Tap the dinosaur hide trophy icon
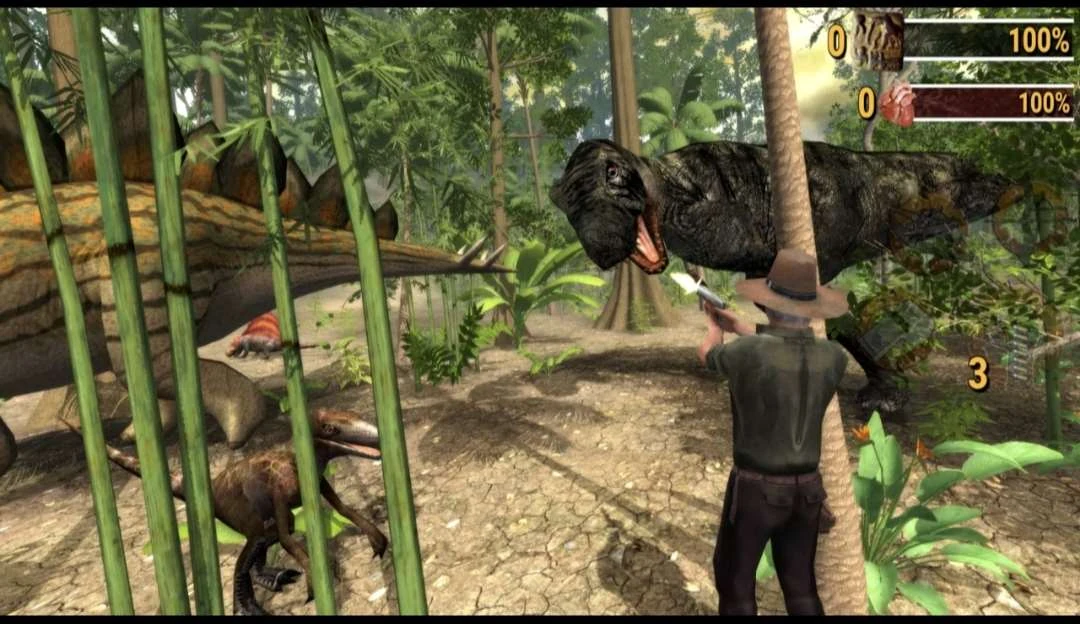The height and width of the screenshot is (624, 1080). click(879, 41)
